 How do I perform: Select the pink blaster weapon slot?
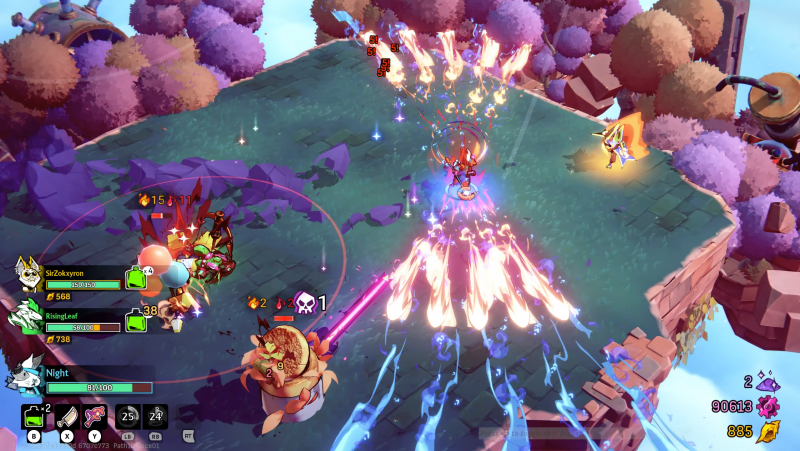coord(96,416)
